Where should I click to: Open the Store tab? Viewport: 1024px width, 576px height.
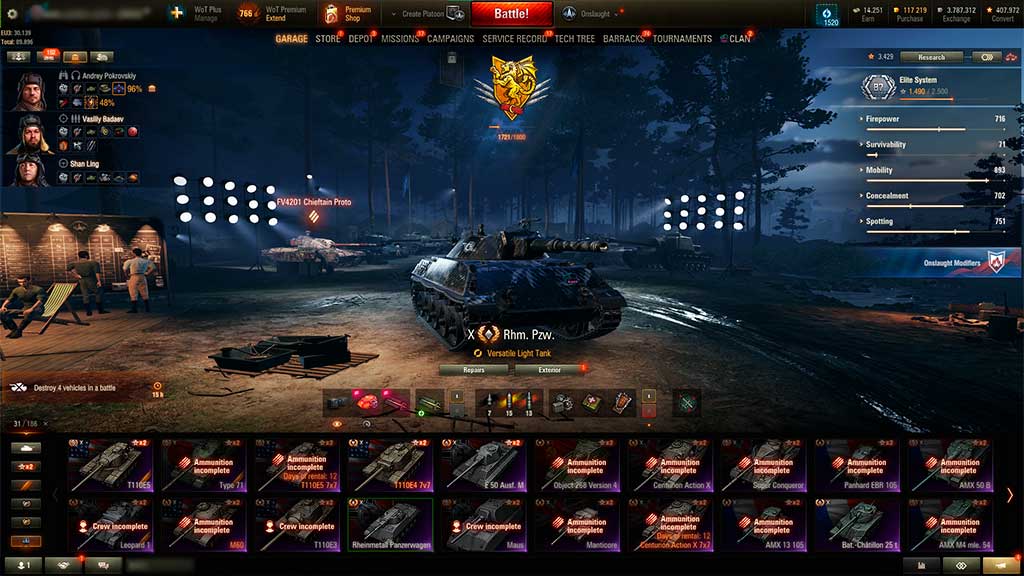[x=327, y=39]
